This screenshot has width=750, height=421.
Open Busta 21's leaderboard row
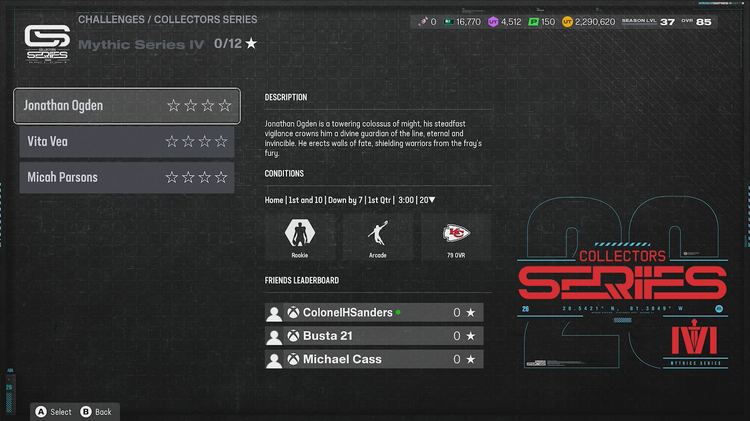pyautogui.click(x=378, y=336)
